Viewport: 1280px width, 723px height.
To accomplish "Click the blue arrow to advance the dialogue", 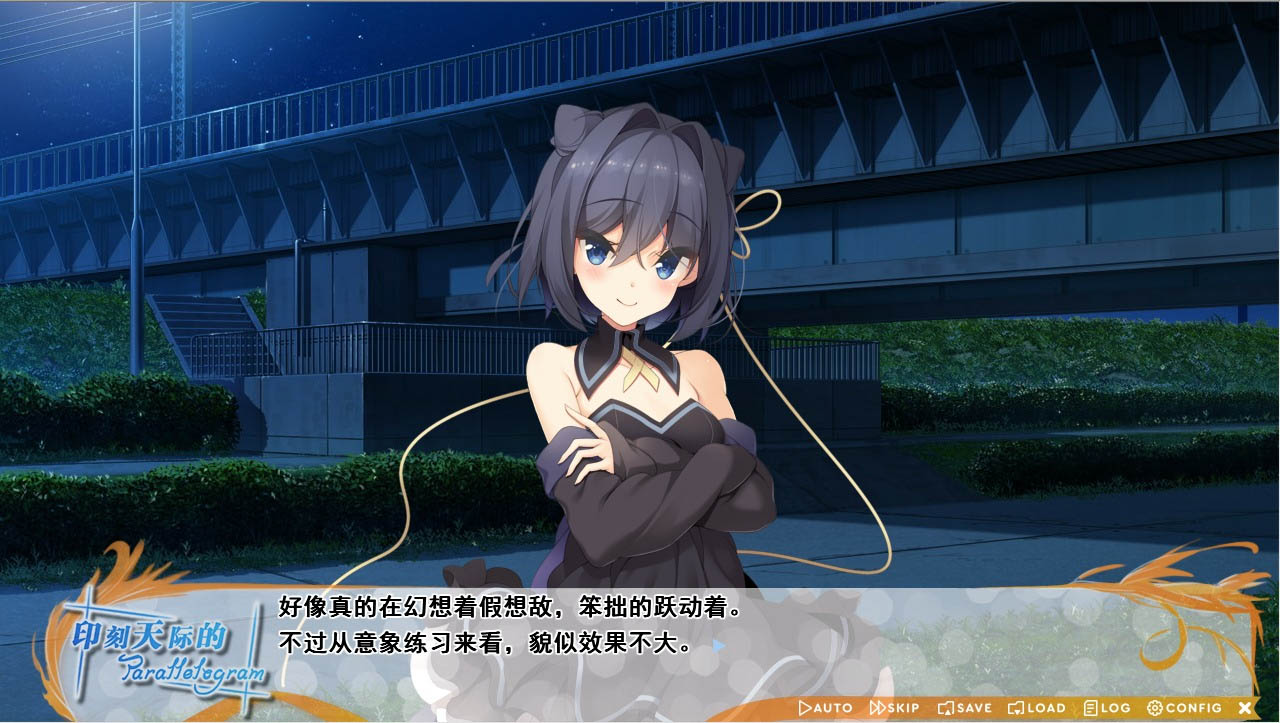I will (x=719, y=645).
